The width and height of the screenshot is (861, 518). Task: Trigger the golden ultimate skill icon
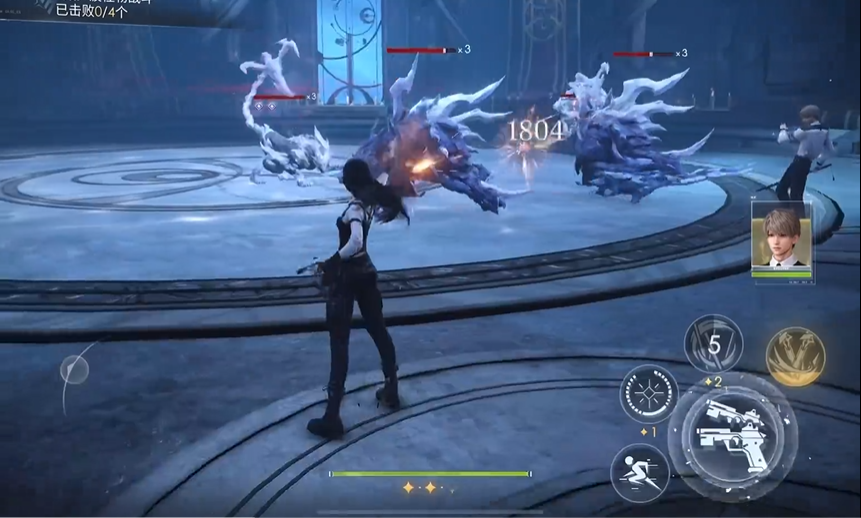(795, 356)
